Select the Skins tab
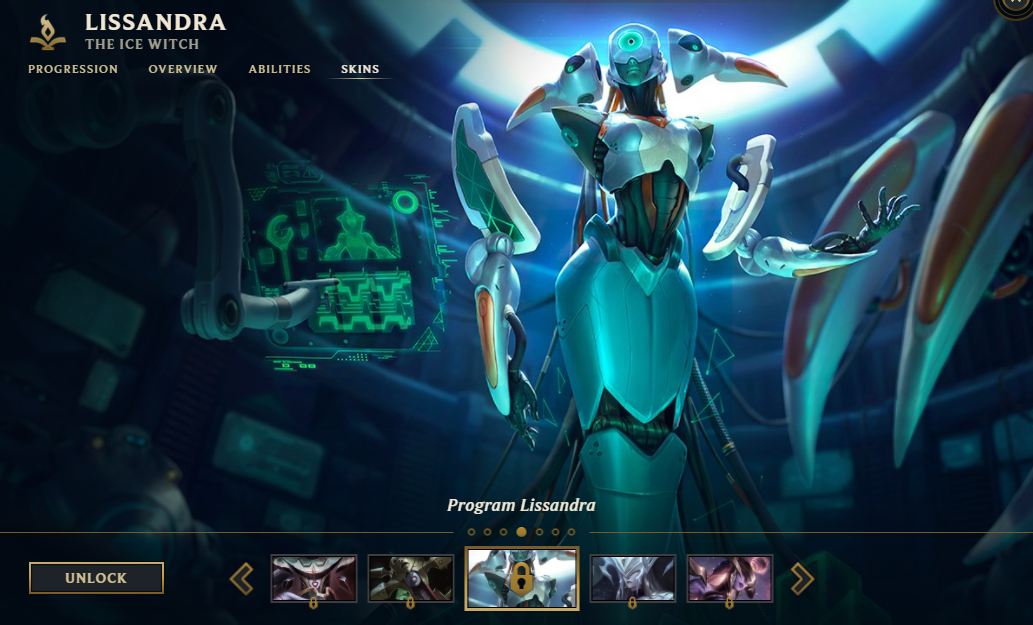The width and height of the screenshot is (1033, 625). pos(360,69)
